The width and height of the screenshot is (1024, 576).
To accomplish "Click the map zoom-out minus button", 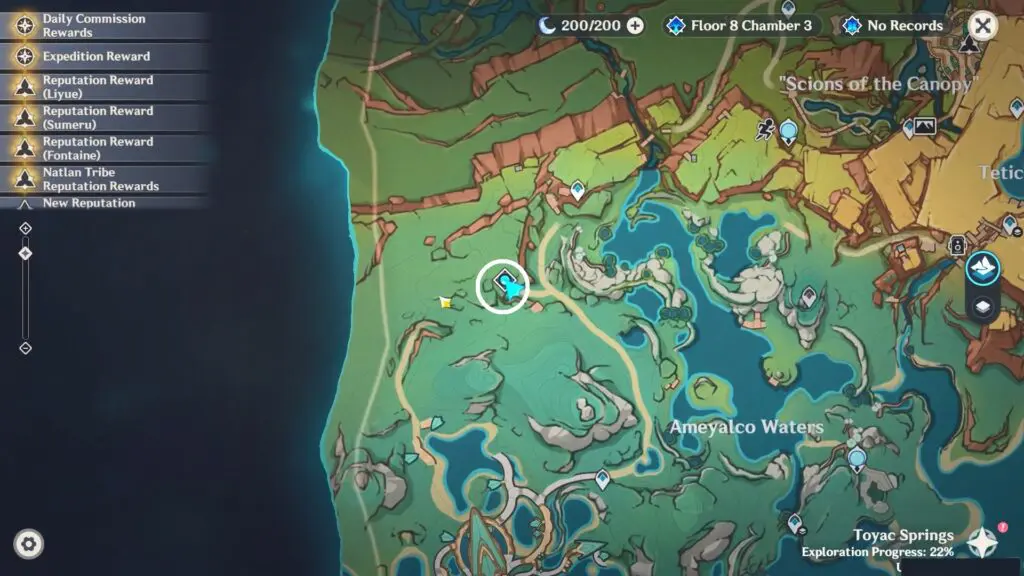I will point(26,348).
